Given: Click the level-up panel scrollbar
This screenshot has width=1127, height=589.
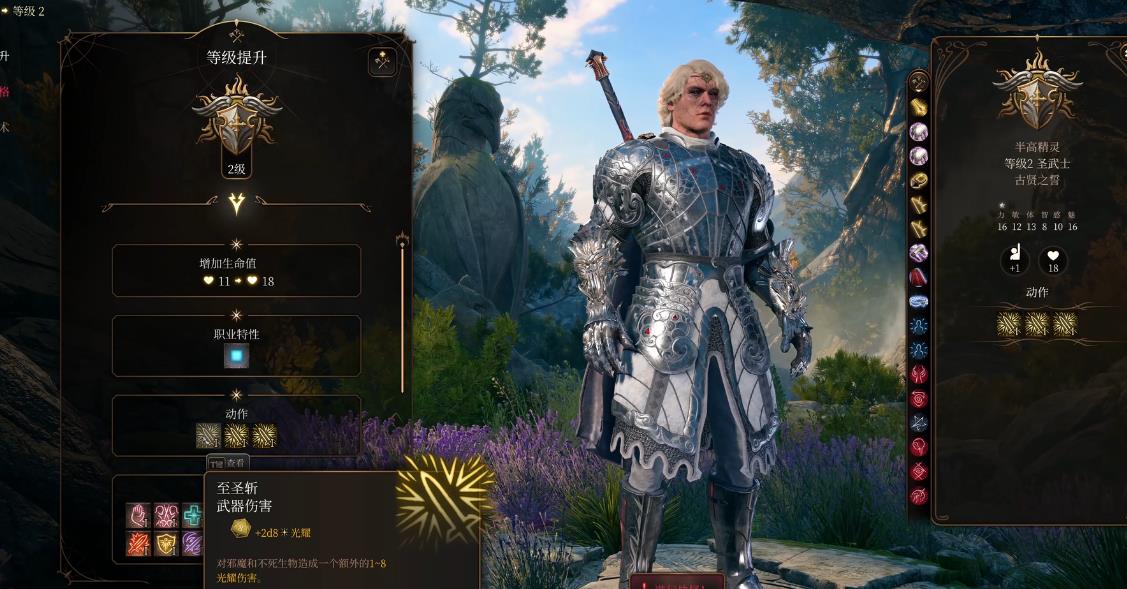Looking at the screenshot, I should pos(402,310).
